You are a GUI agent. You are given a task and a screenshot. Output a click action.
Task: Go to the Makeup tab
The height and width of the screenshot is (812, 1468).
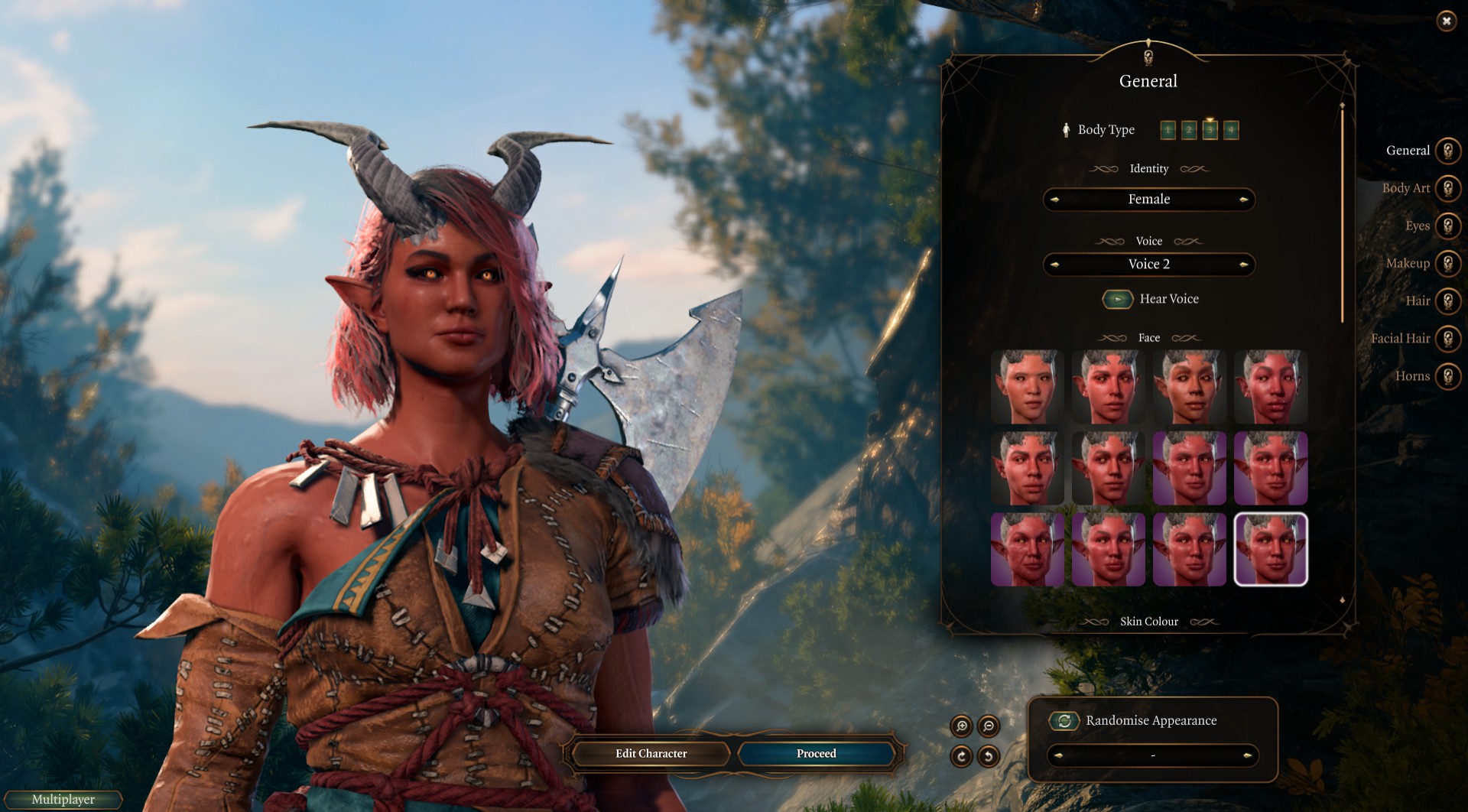[1447, 264]
